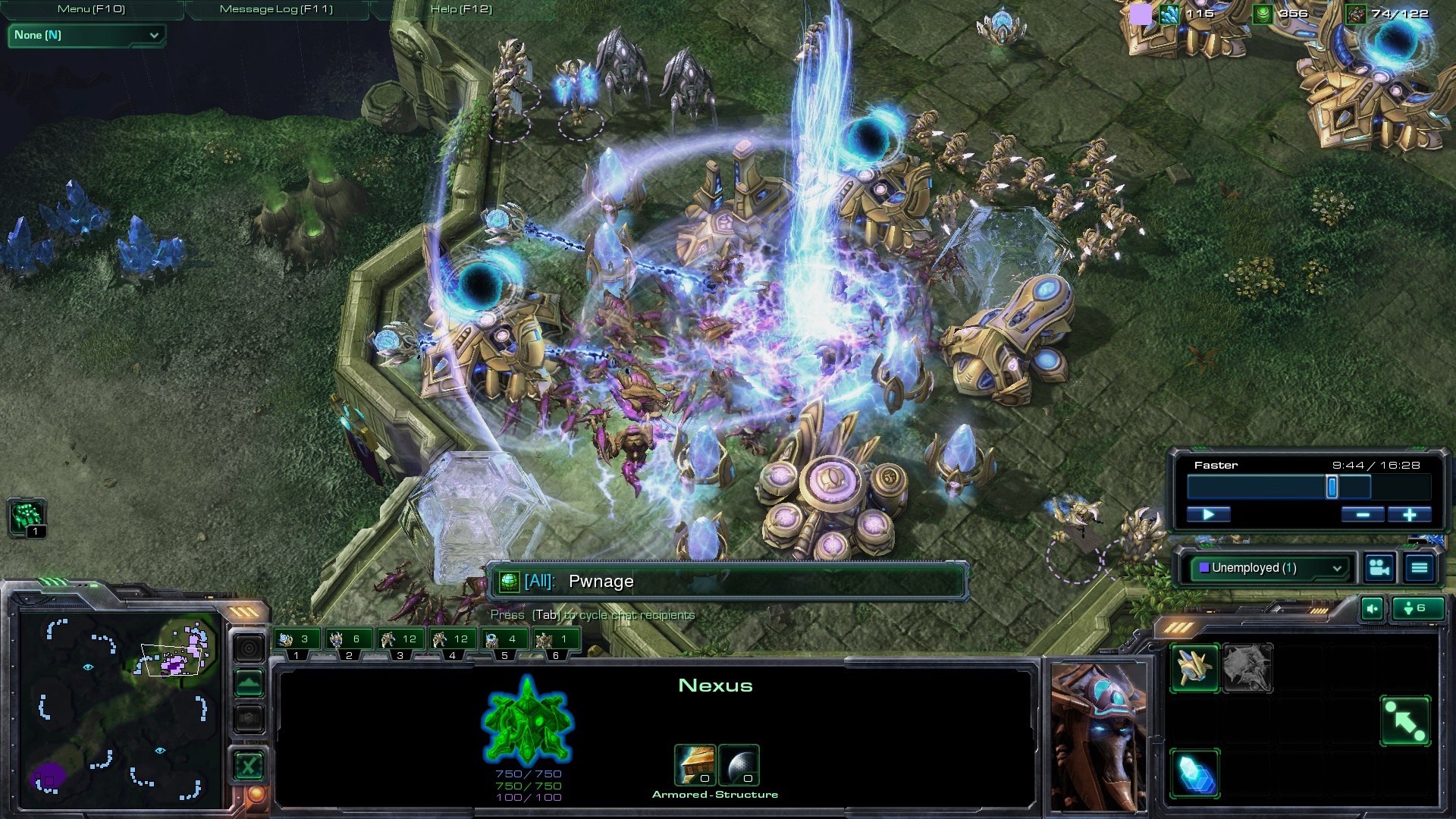The height and width of the screenshot is (819, 1456).
Task: Open the Menu (F10)
Action: click(x=91, y=9)
